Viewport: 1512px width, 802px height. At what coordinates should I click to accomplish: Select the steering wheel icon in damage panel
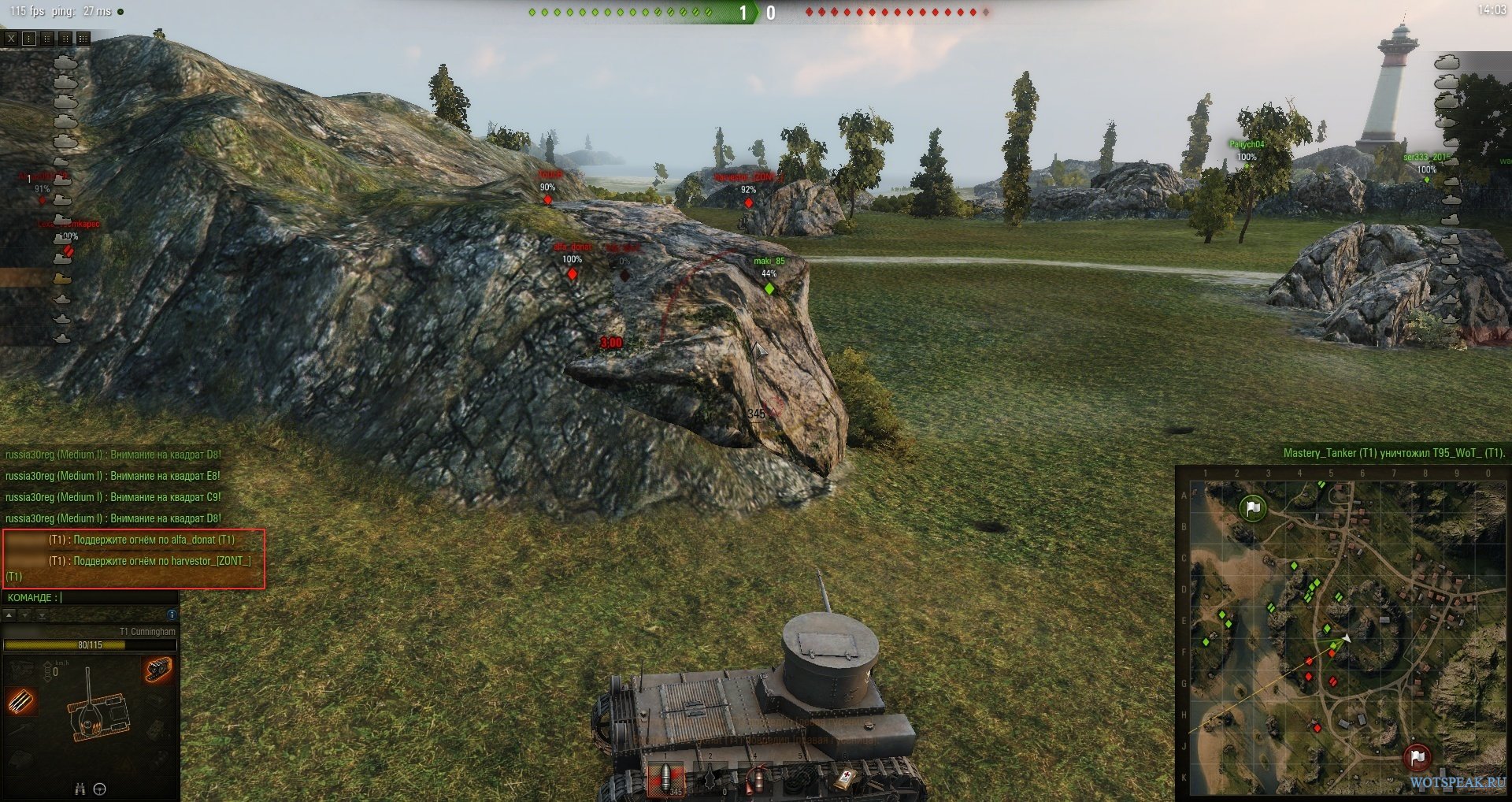(x=100, y=789)
